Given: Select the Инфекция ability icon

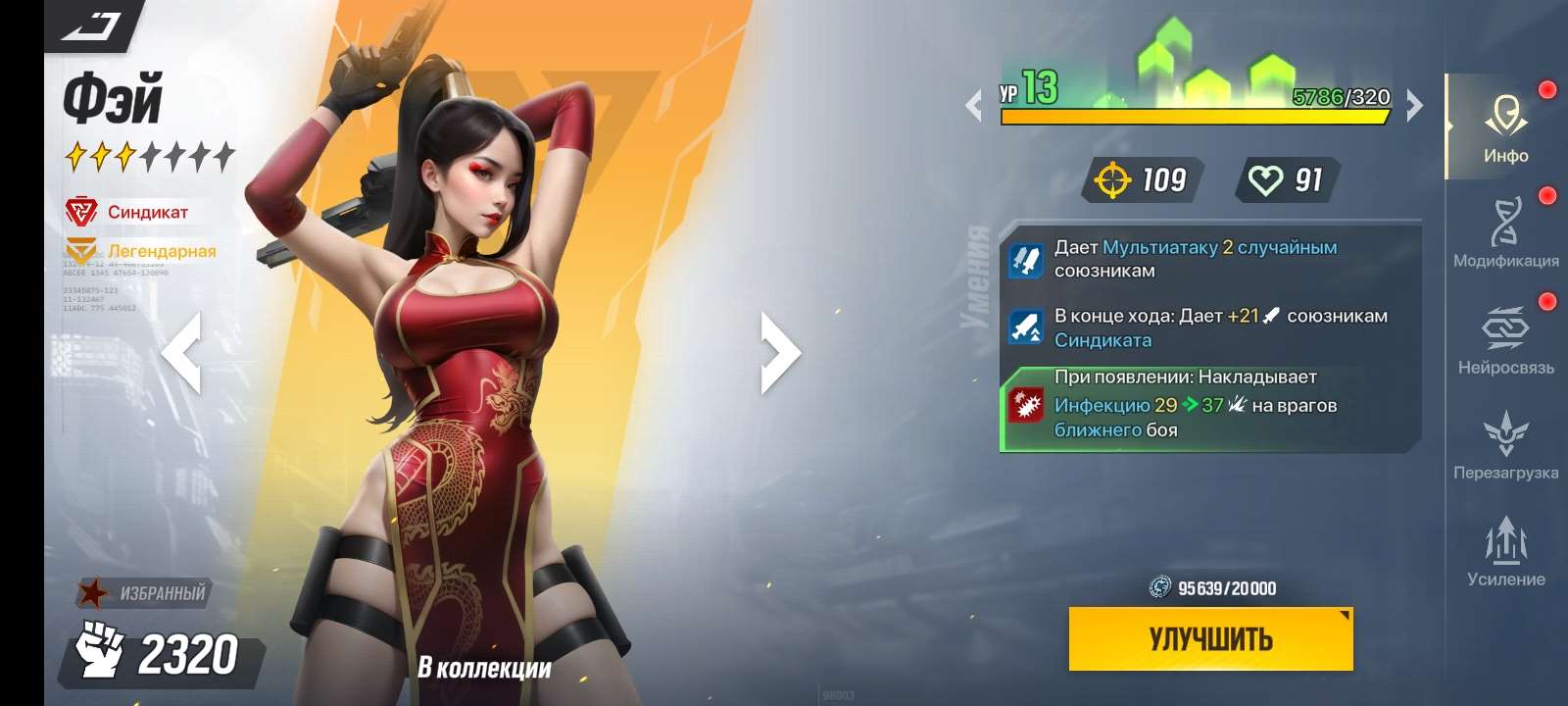Looking at the screenshot, I should point(1024,404).
